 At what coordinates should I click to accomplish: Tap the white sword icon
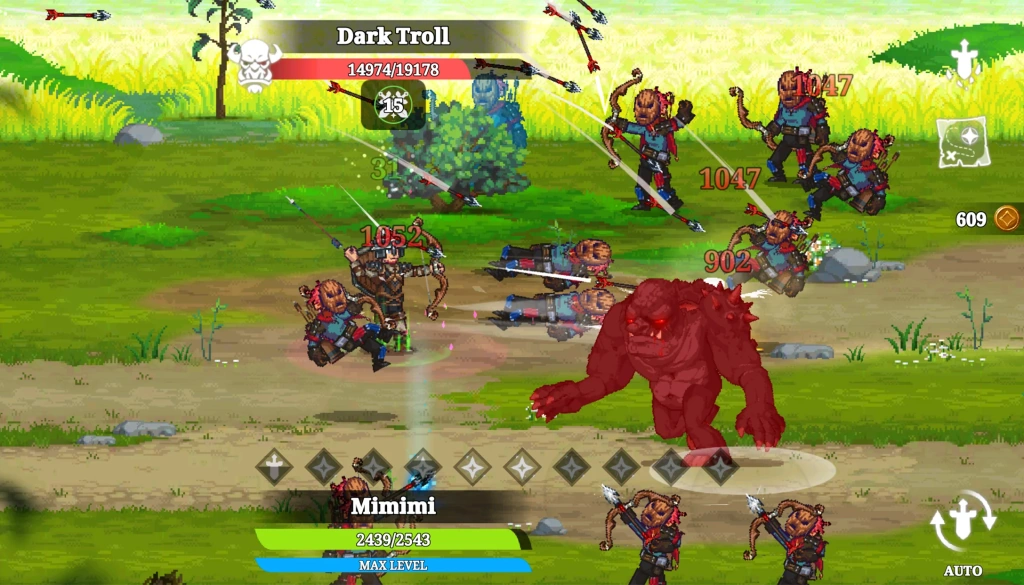tap(962, 58)
